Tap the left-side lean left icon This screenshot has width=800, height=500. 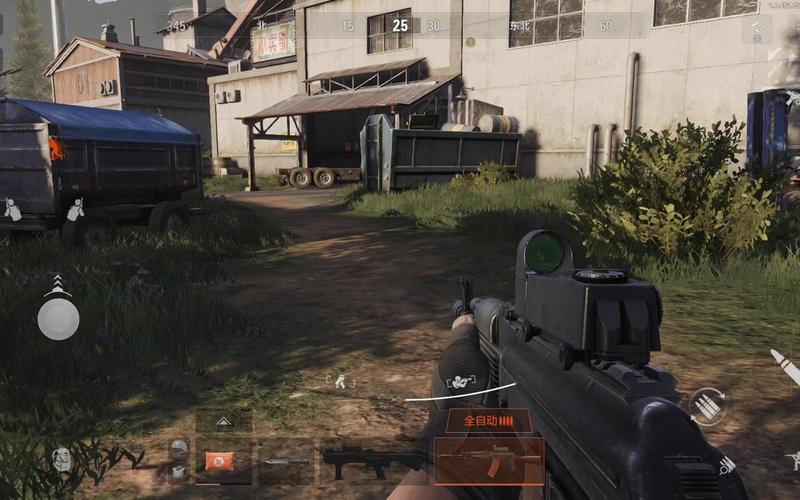pos(12,210)
